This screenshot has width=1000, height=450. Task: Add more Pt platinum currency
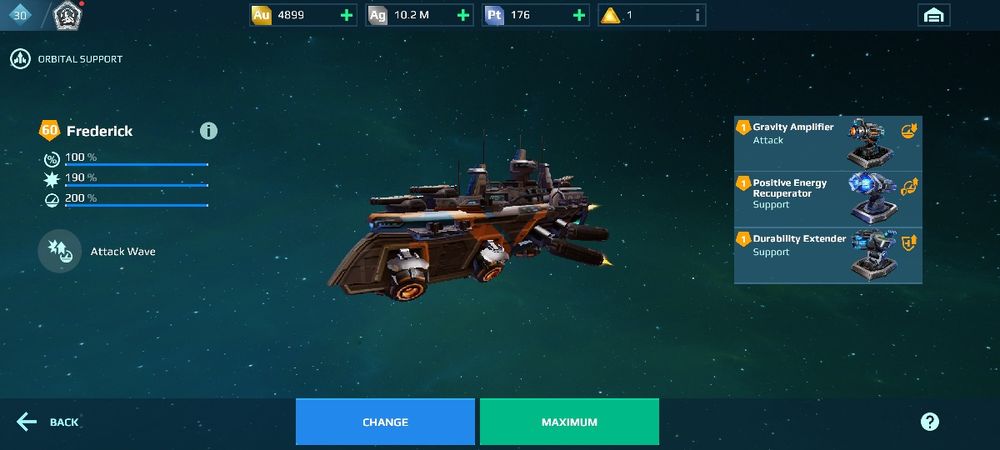click(578, 15)
